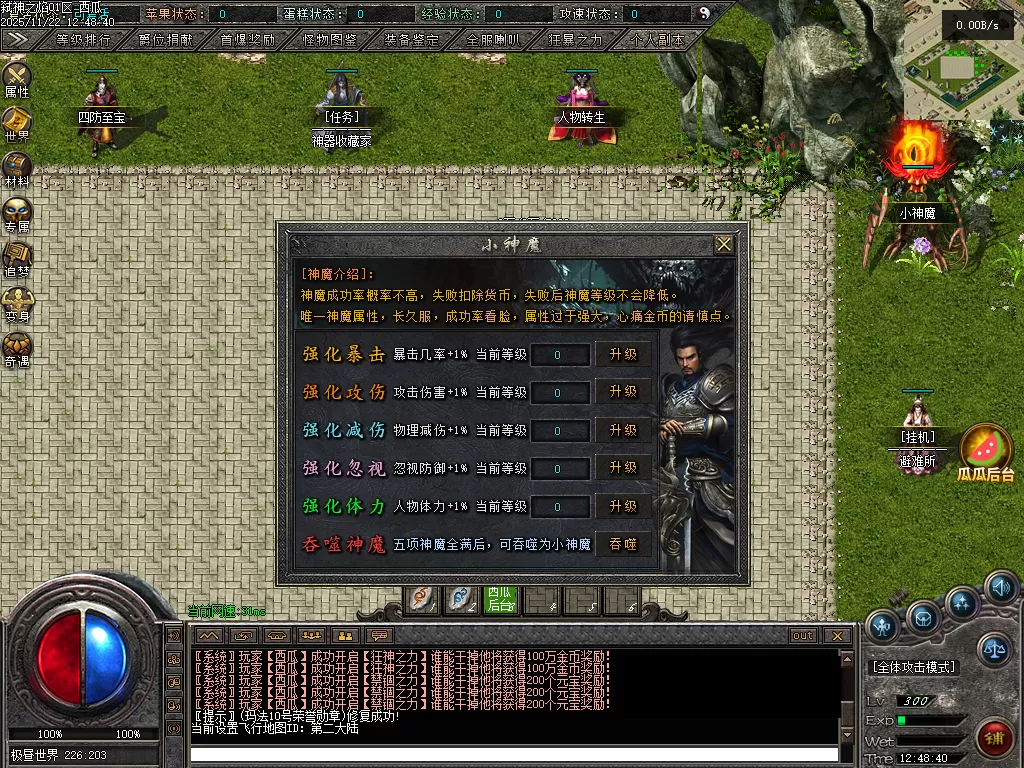
Task: Open the 怪物图鉴 monster codex
Action: click(329, 40)
